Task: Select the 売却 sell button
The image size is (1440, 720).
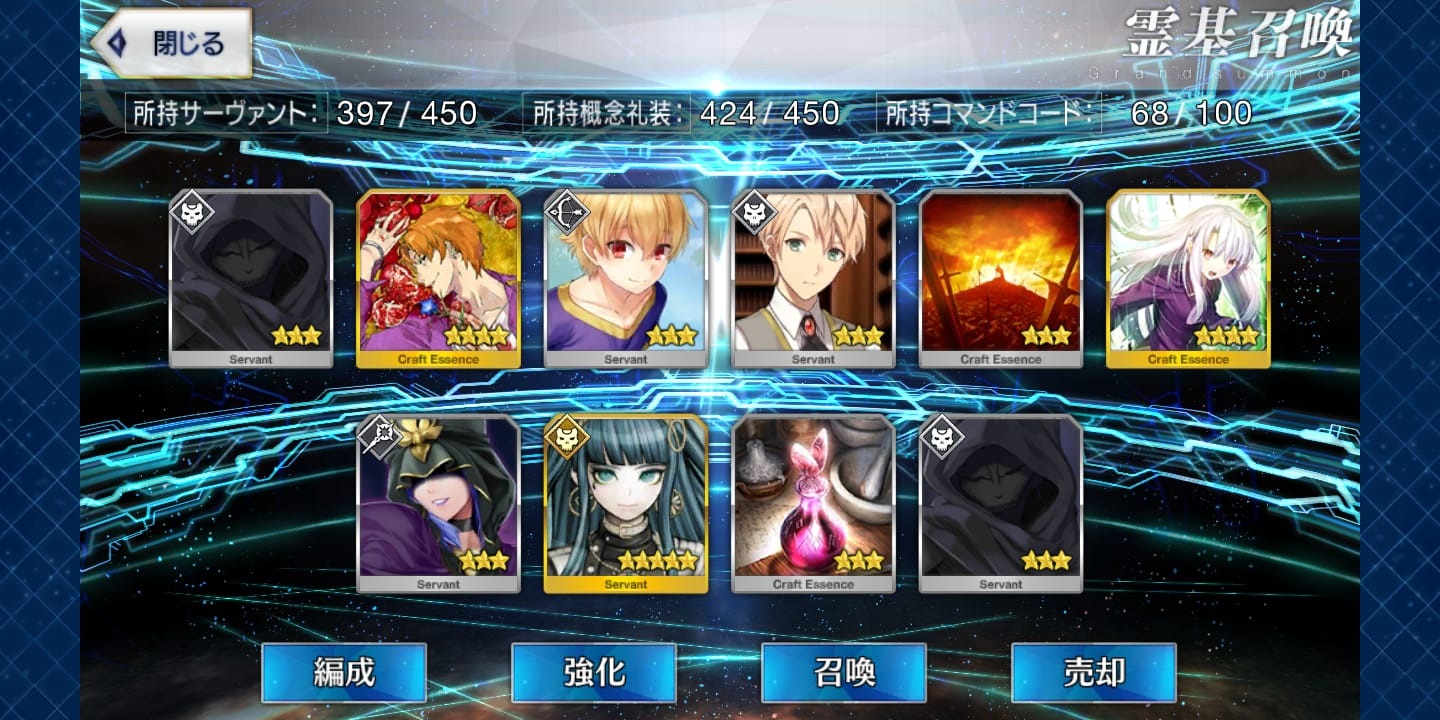Action: click(1093, 673)
